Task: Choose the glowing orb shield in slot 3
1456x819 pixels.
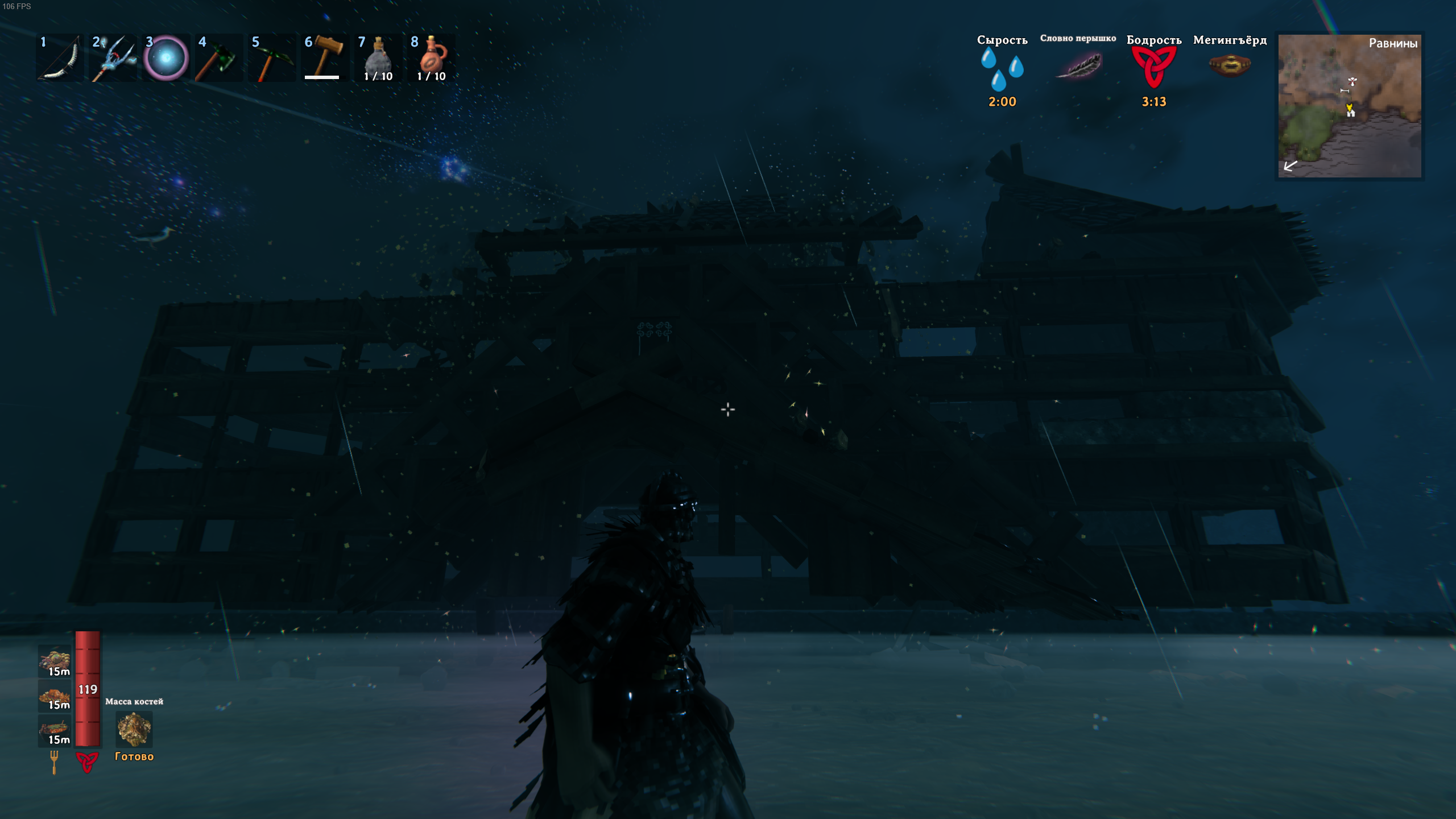Action: coord(166,59)
